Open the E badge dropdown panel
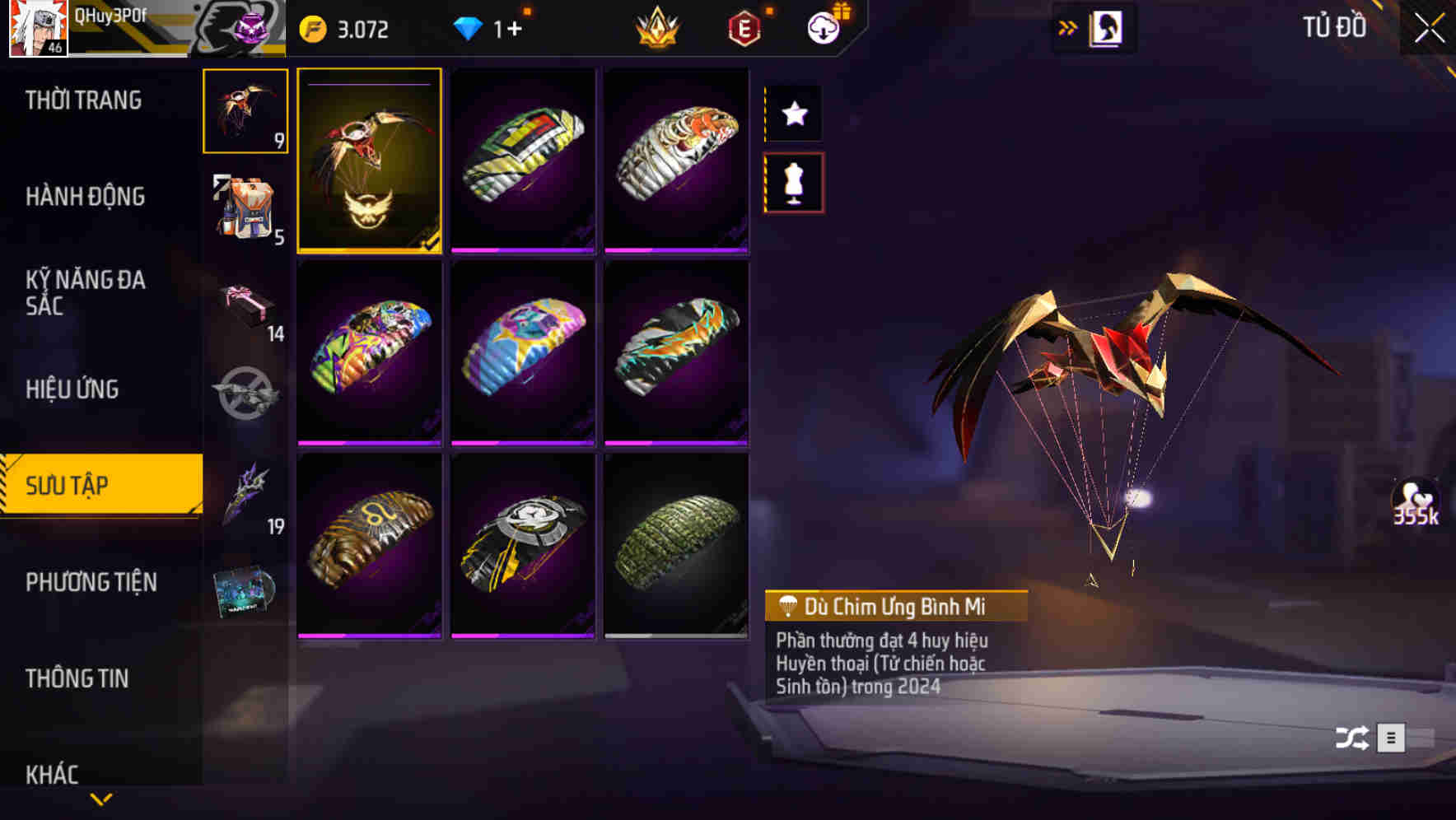Screen dimensions: 1456x820 [742, 27]
